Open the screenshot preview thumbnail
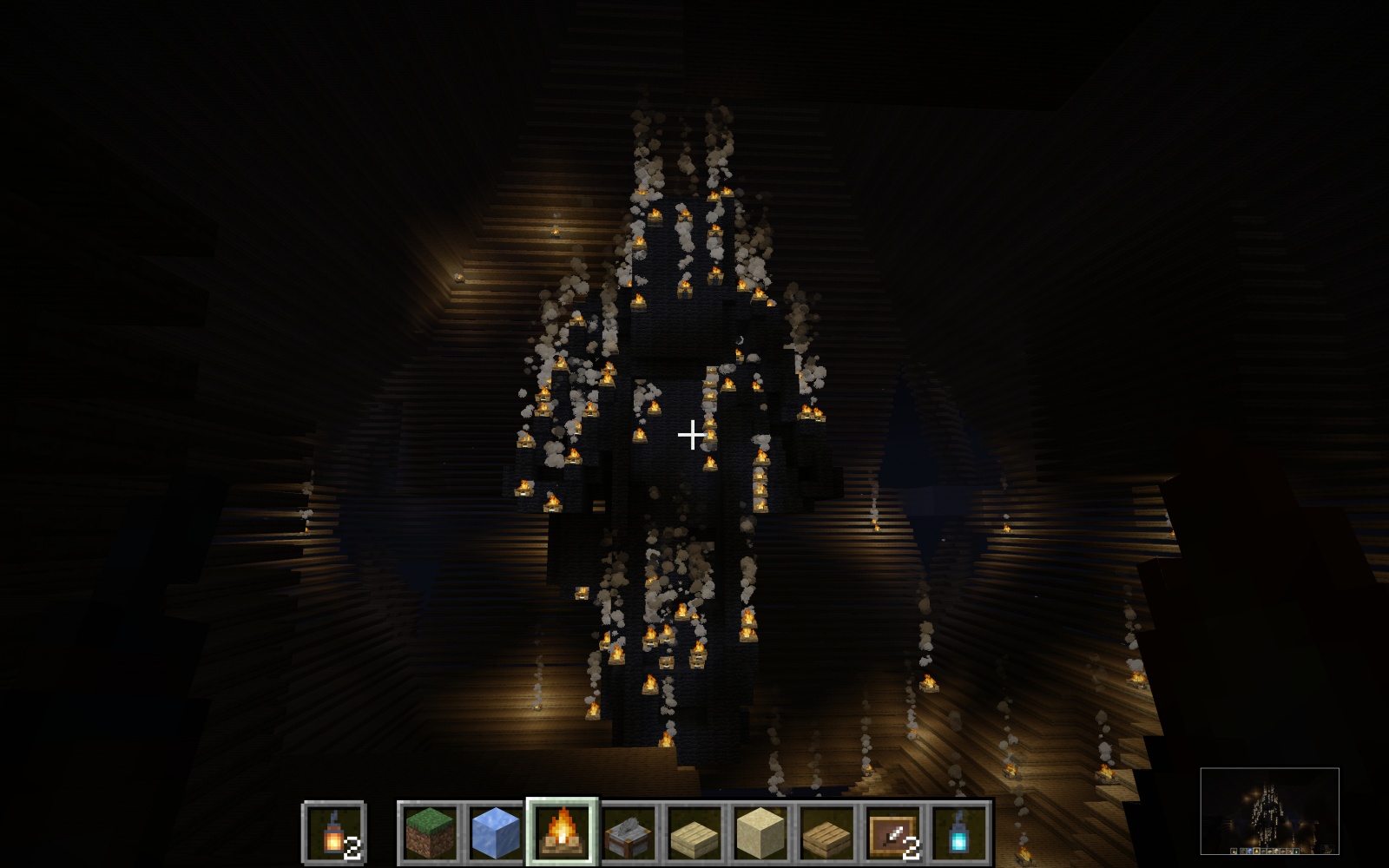Screen dimensions: 1389x868 [x=1269, y=811]
